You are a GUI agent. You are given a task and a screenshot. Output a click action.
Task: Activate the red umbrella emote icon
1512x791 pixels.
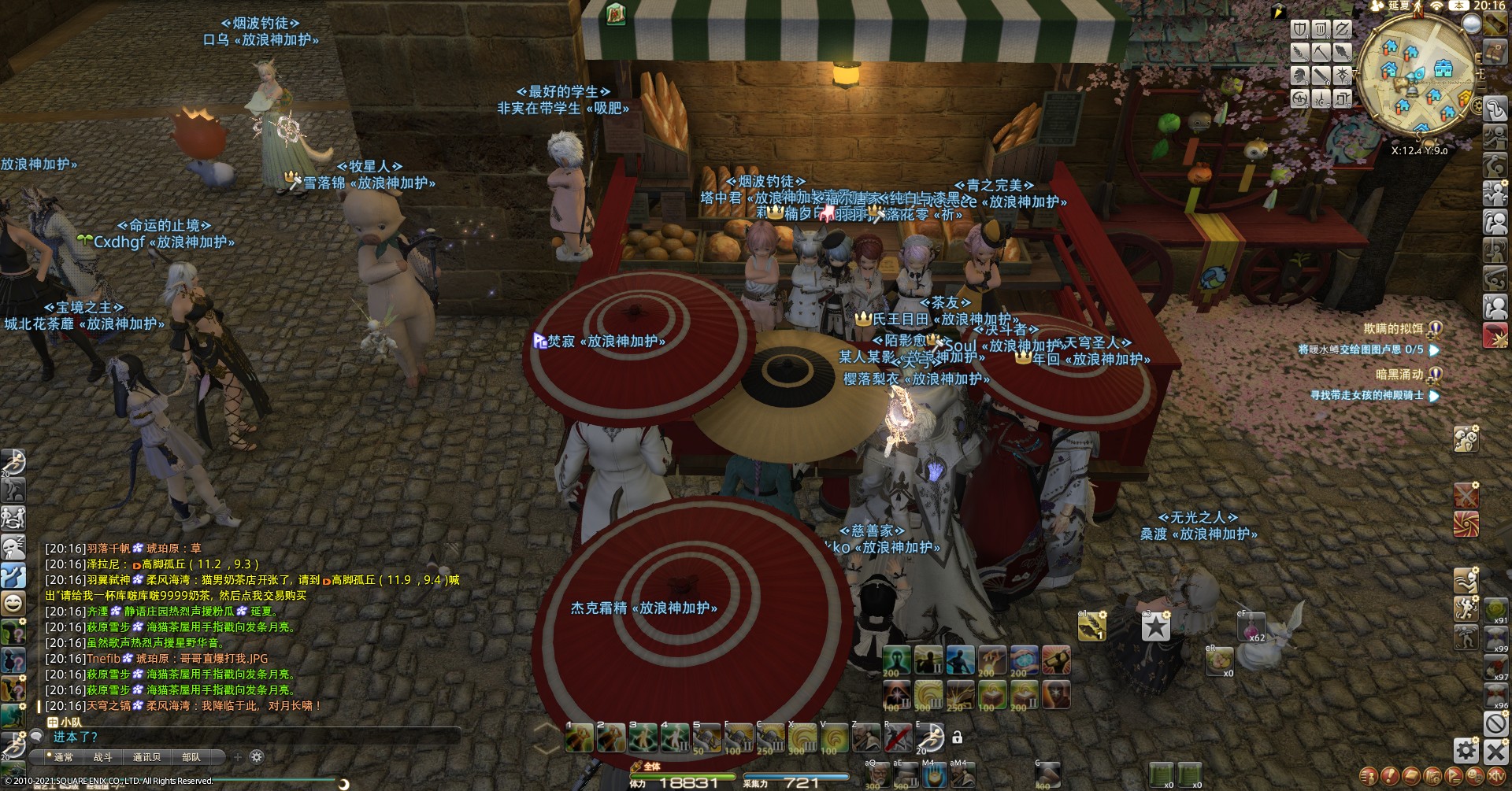tap(1466, 524)
